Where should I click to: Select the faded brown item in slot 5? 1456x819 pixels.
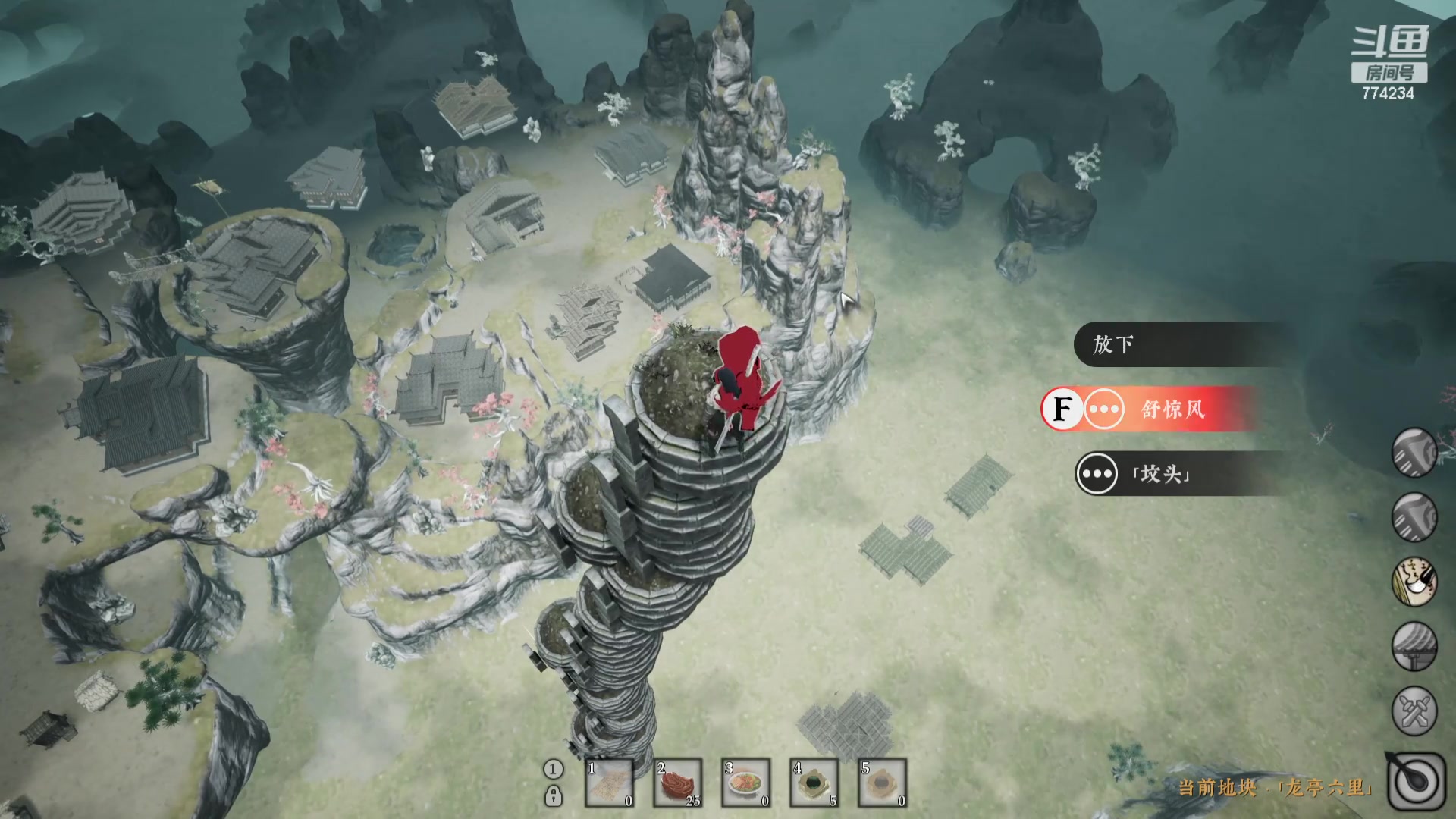[x=883, y=783]
